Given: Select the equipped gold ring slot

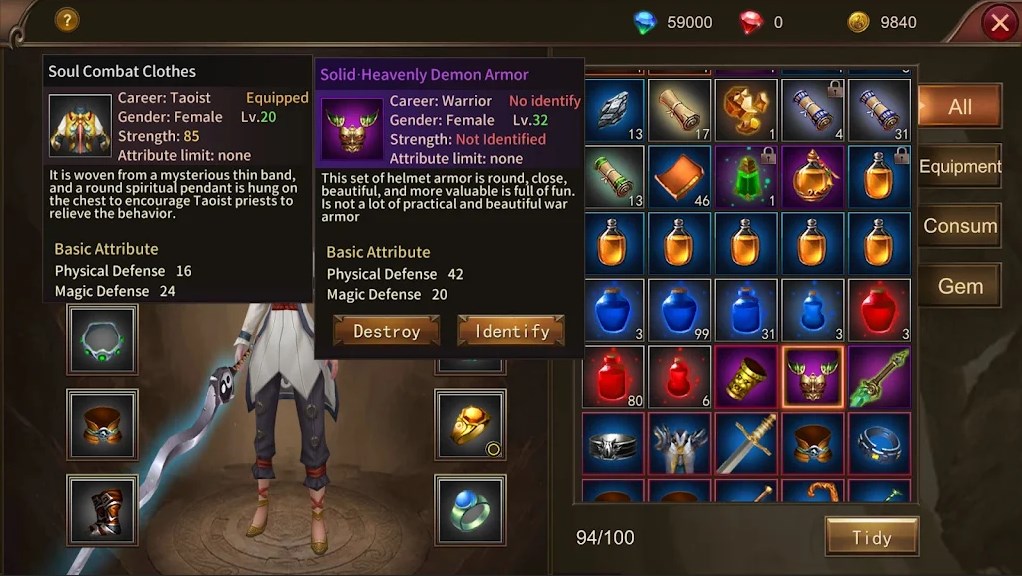Looking at the screenshot, I should click(x=470, y=425).
